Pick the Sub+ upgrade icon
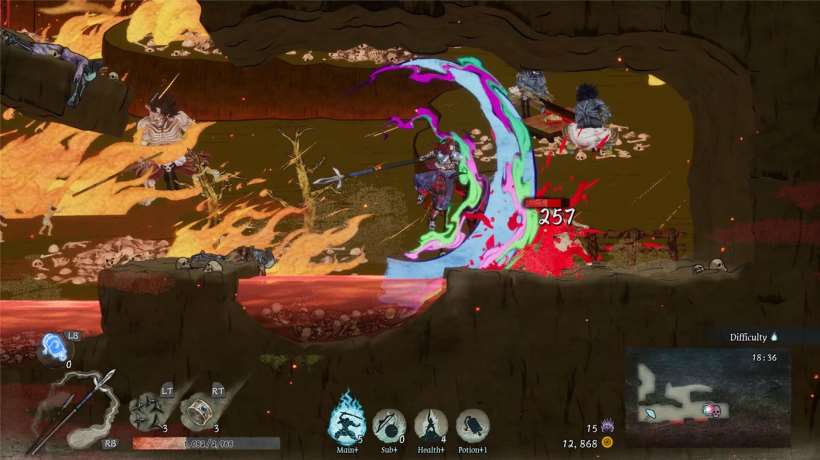The width and height of the screenshot is (820, 460). coord(388,426)
